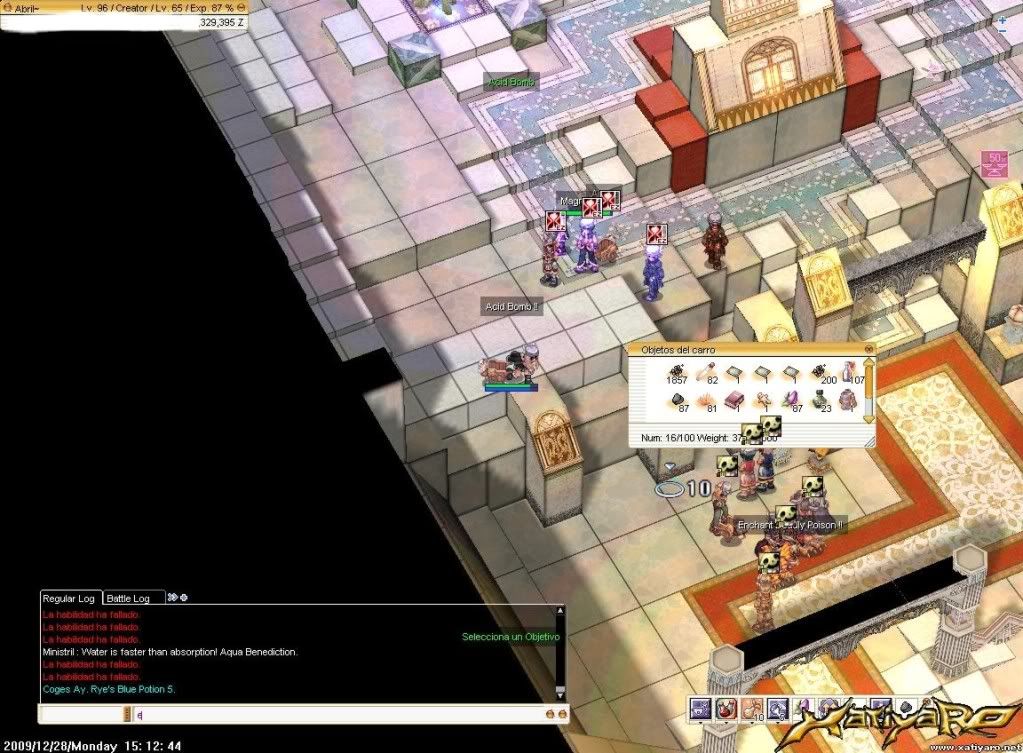
Task: Use the hotbar item showing count 10
Action: click(x=751, y=709)
